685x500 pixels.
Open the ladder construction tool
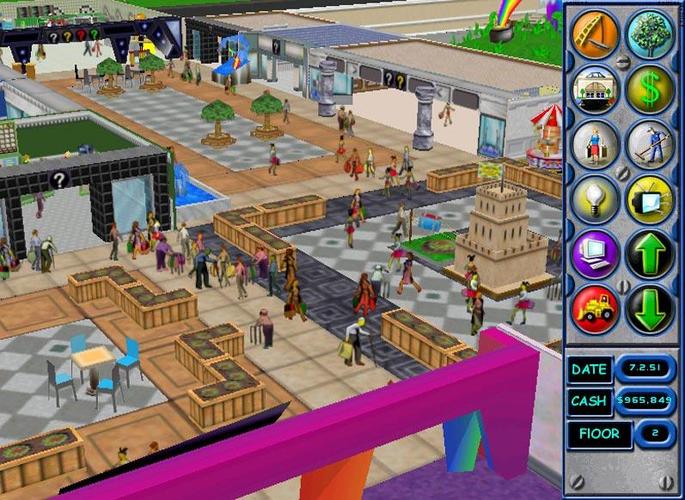(x=595, y=34)
